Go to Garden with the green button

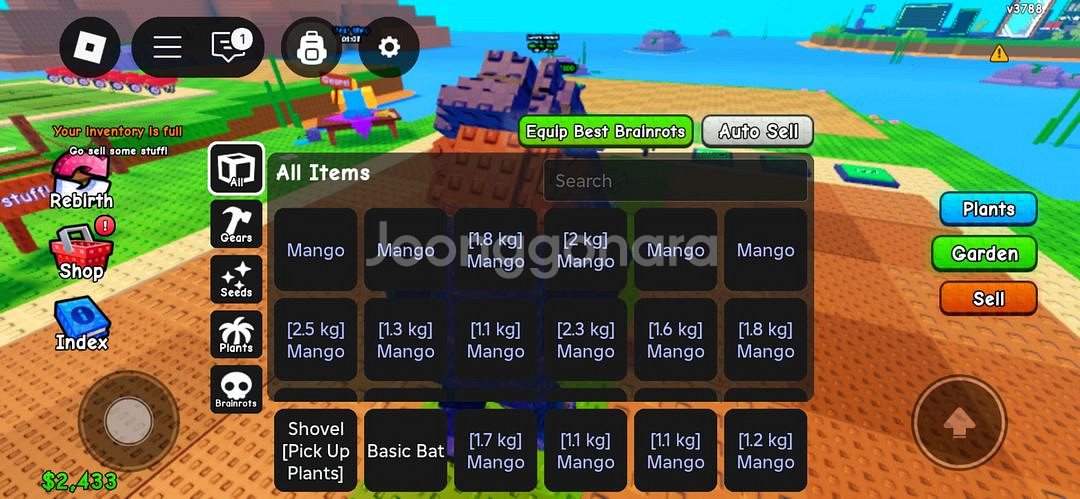[x=984, y=254]
